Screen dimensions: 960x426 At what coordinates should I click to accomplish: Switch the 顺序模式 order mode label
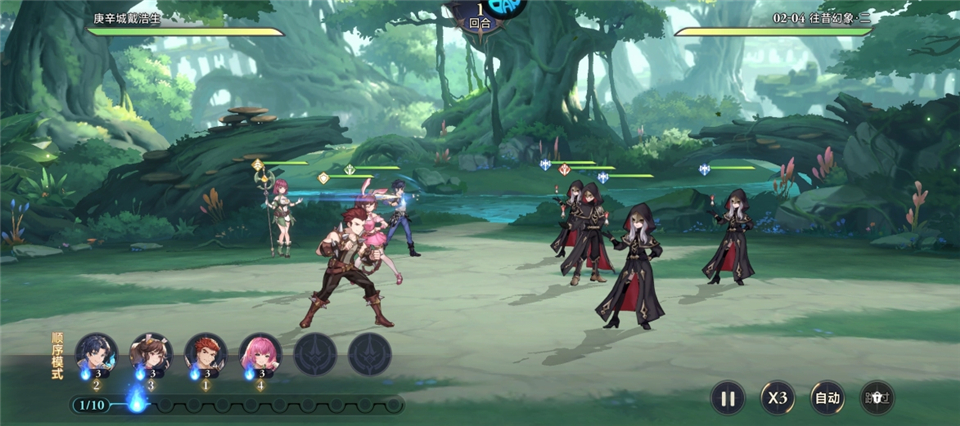pyautogui.click(x=57, y=357)
